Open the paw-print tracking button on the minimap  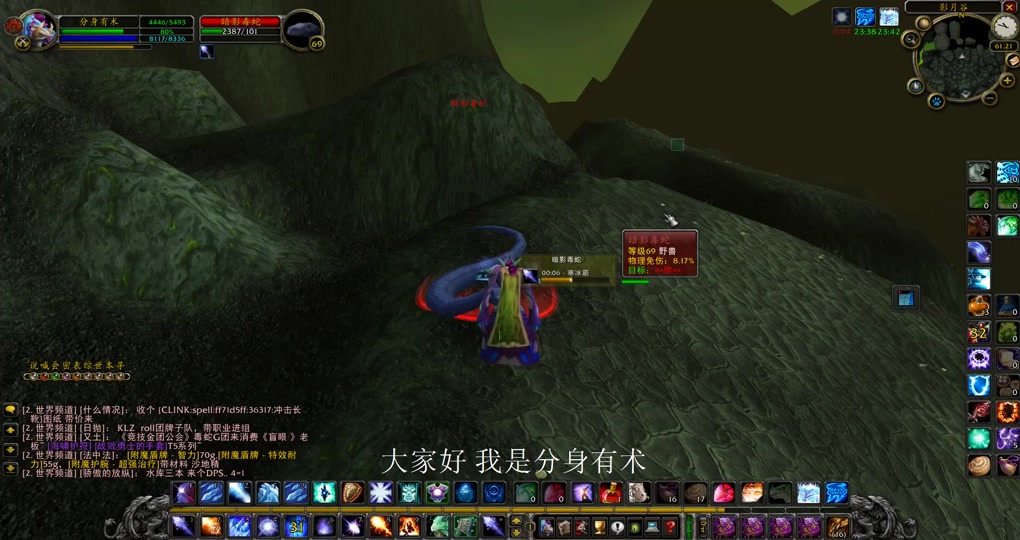tap(936, 101)
